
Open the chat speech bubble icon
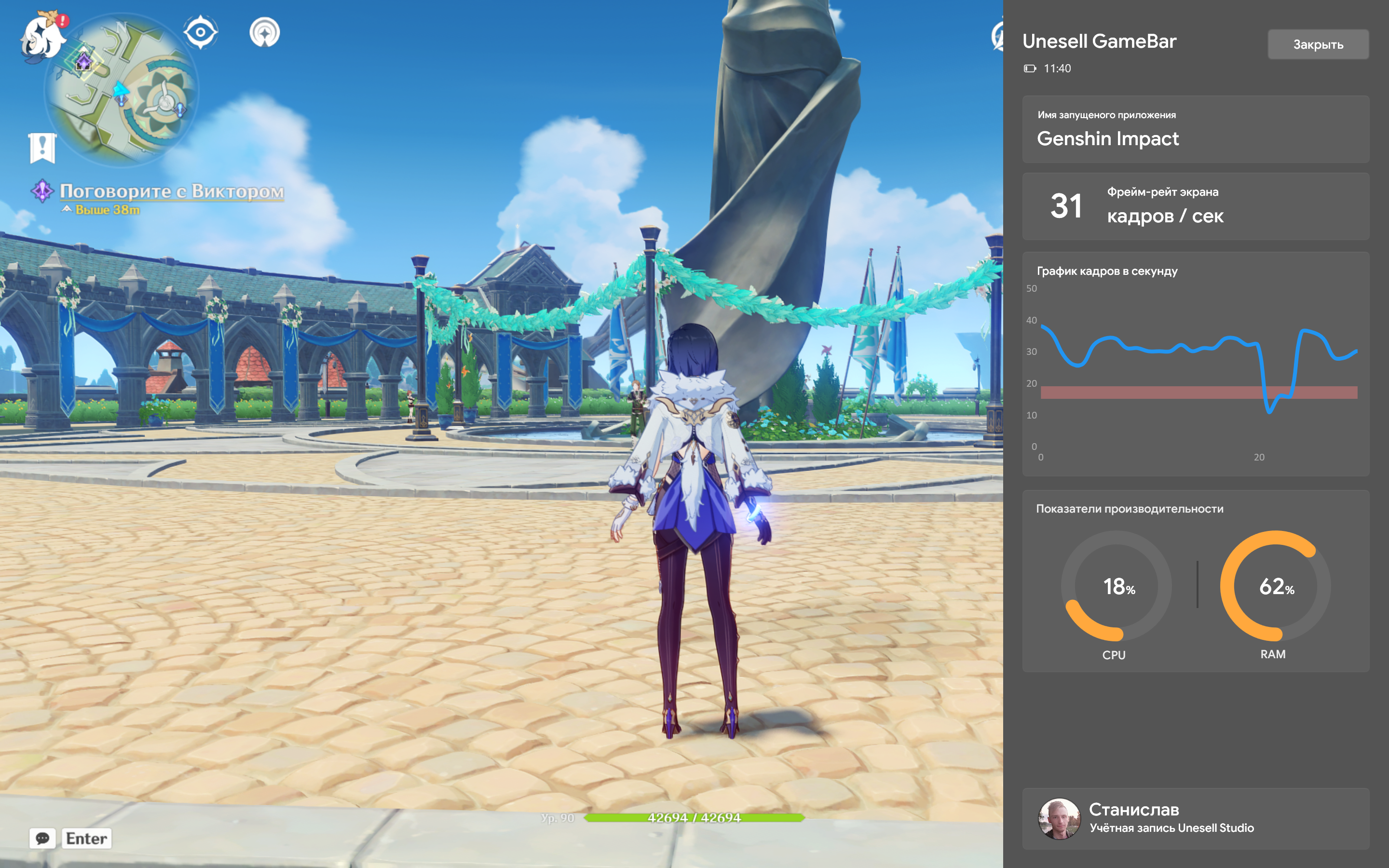(x=42, y=838)
